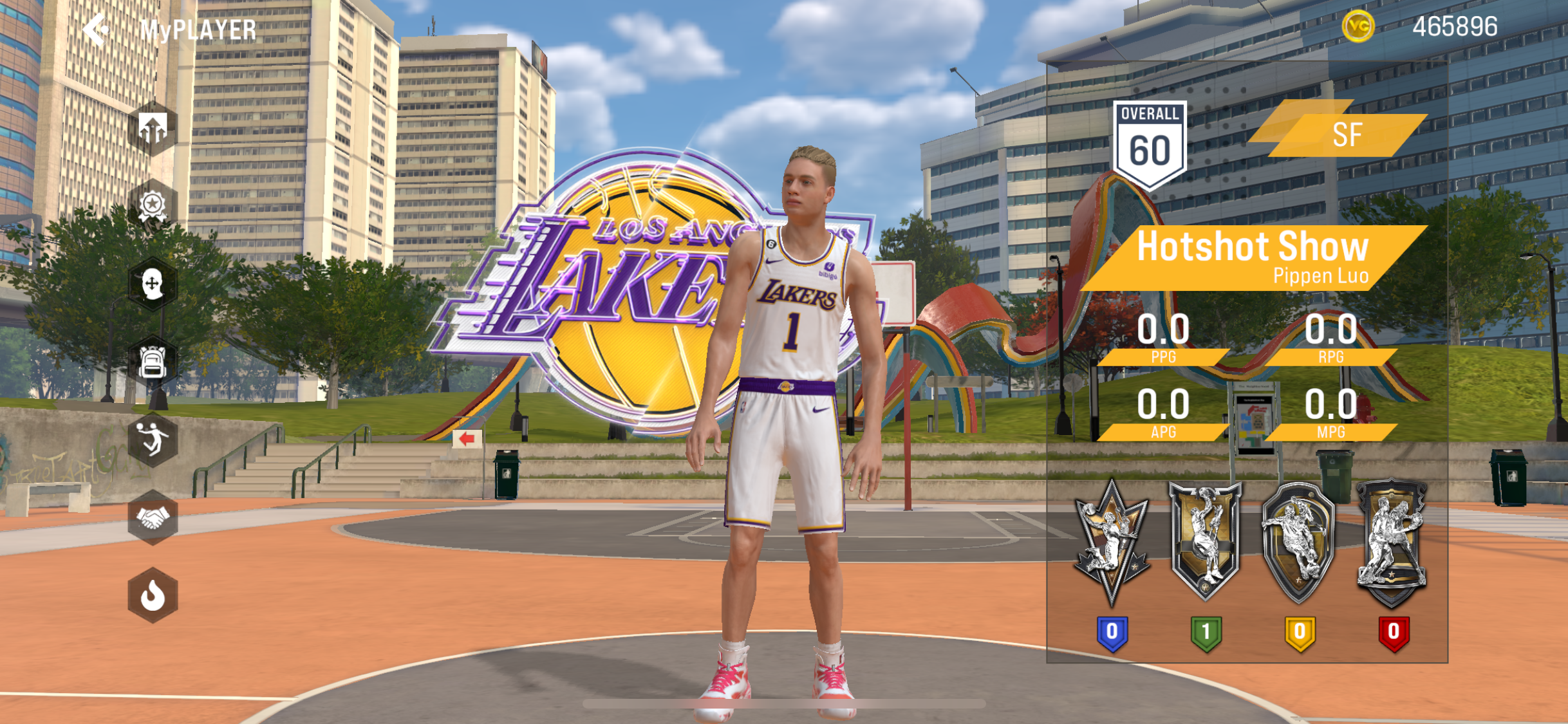Open the face appearance editor icon
The width and height of the screenshot is (1568, 724).
pyautogui.click(x=153, y=284)
